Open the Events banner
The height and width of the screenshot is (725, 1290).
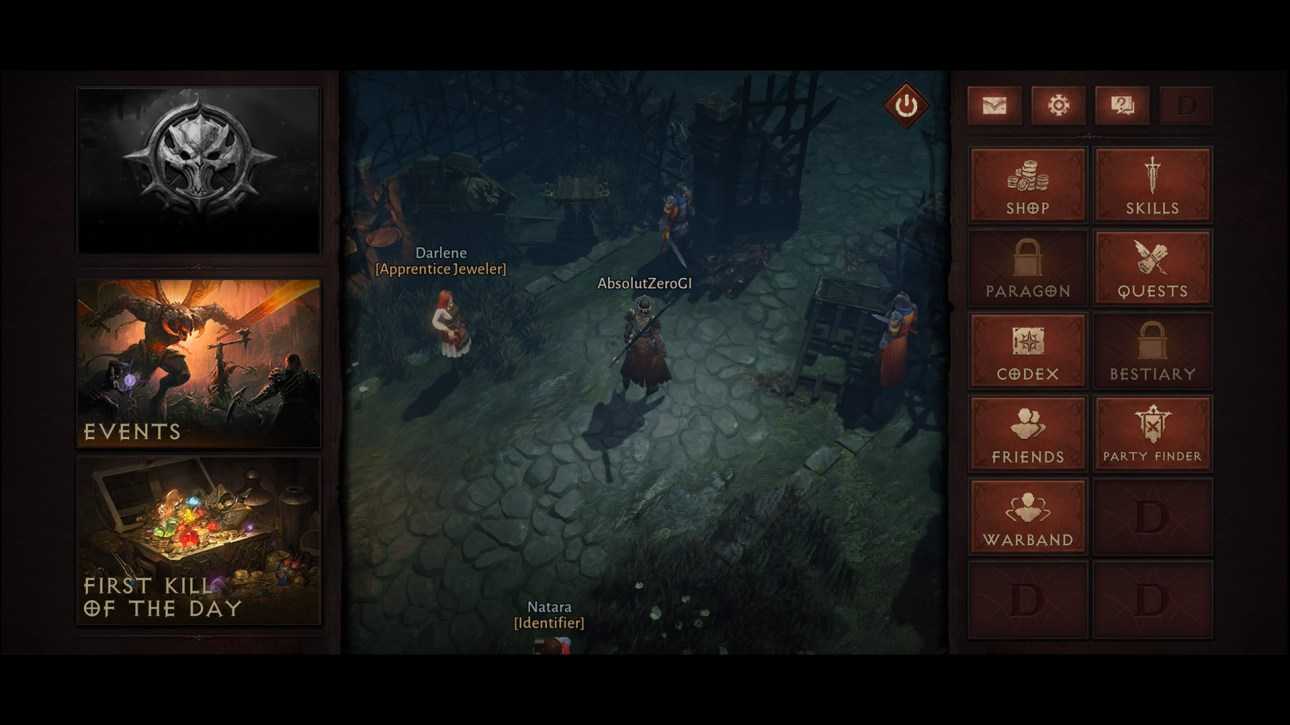coord(199,364)
